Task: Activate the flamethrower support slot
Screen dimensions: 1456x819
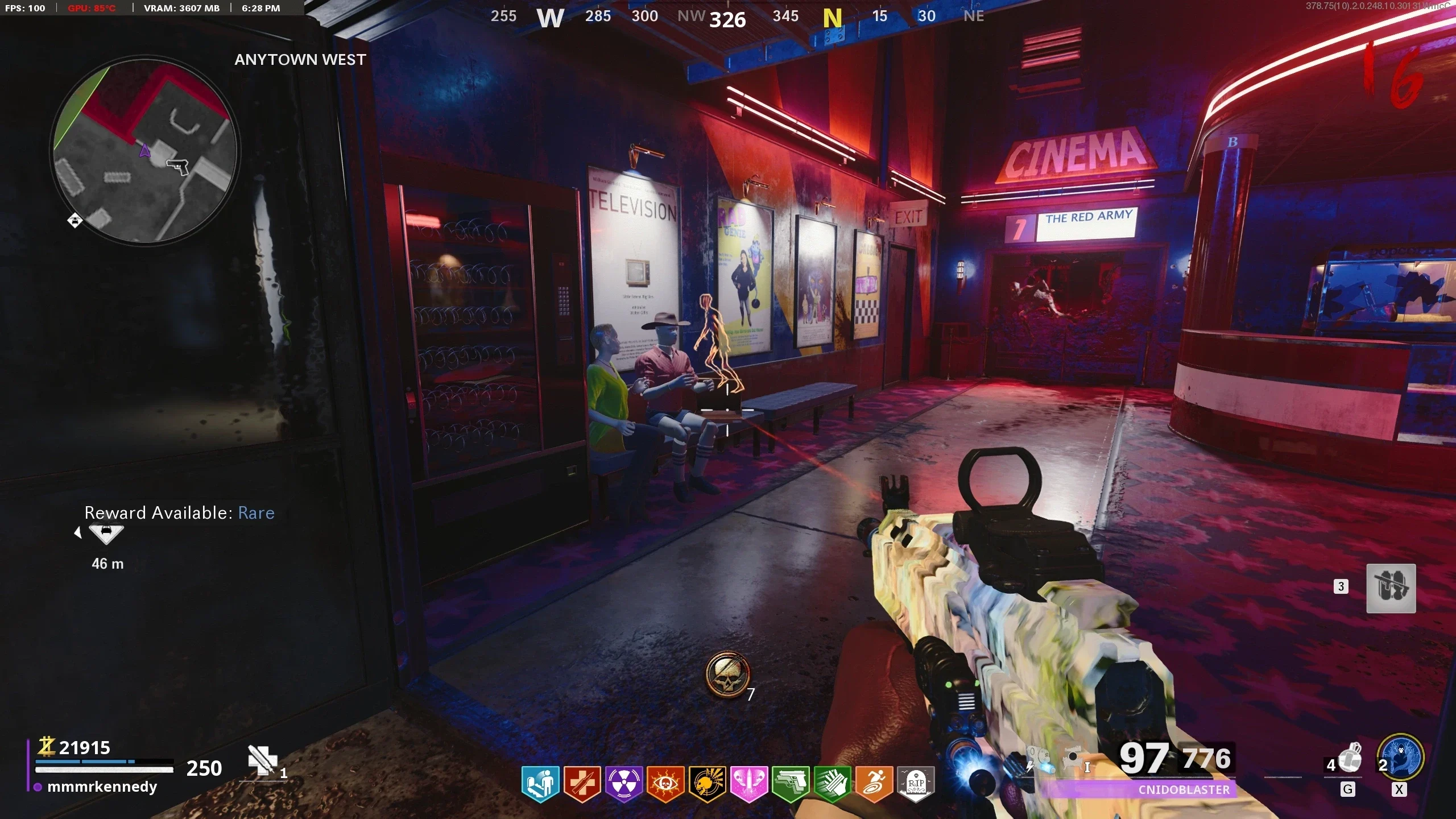Action: coord(1391,588)
